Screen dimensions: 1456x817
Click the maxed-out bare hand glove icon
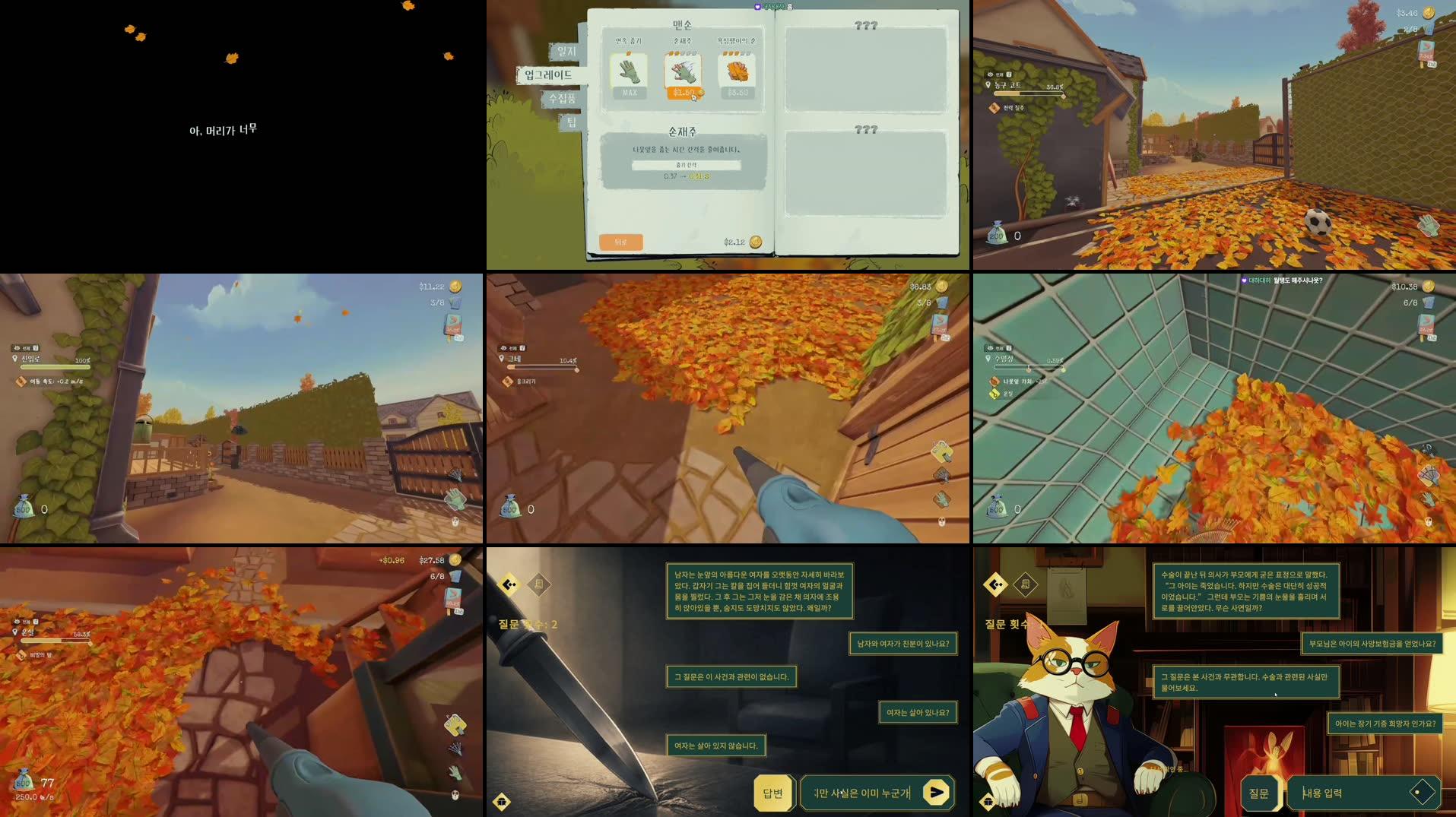tap(628, 72)
